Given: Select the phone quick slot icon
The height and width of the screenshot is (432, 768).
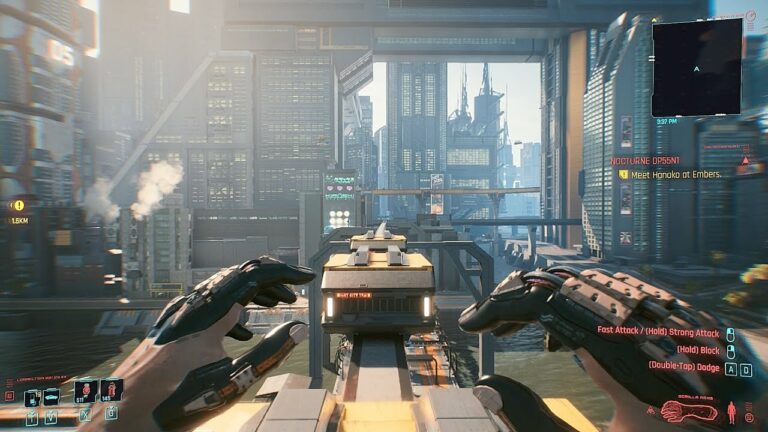Looking at the screenshot, I should (31, 398).
